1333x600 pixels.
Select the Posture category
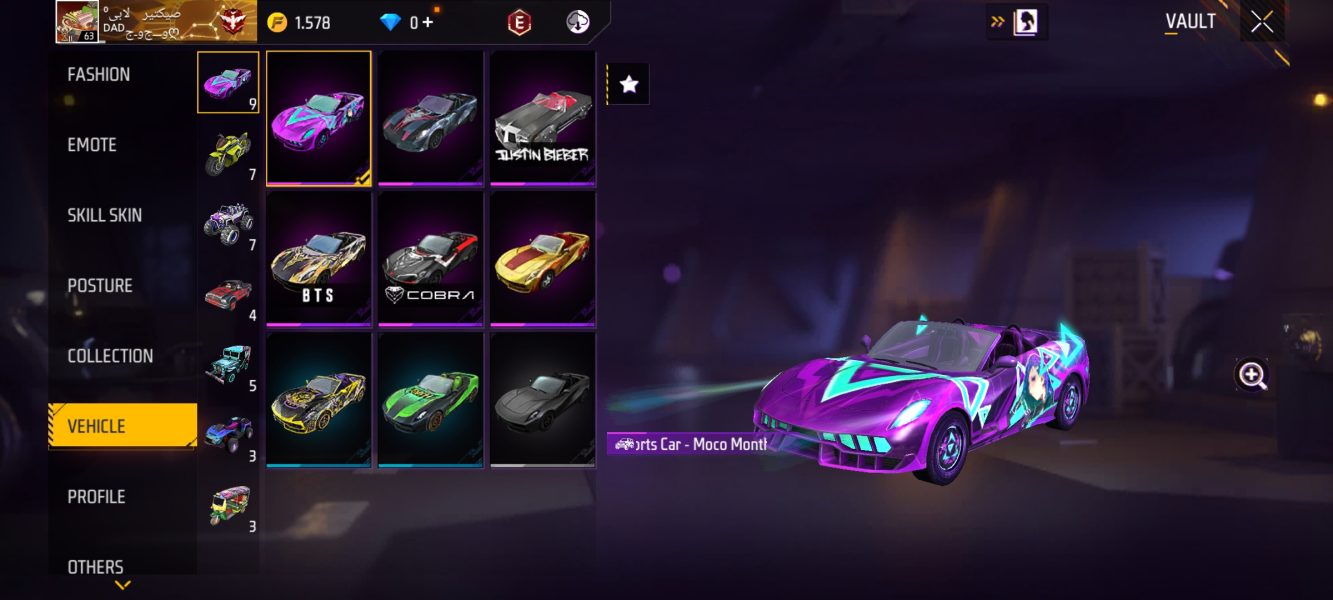[100, 286]
